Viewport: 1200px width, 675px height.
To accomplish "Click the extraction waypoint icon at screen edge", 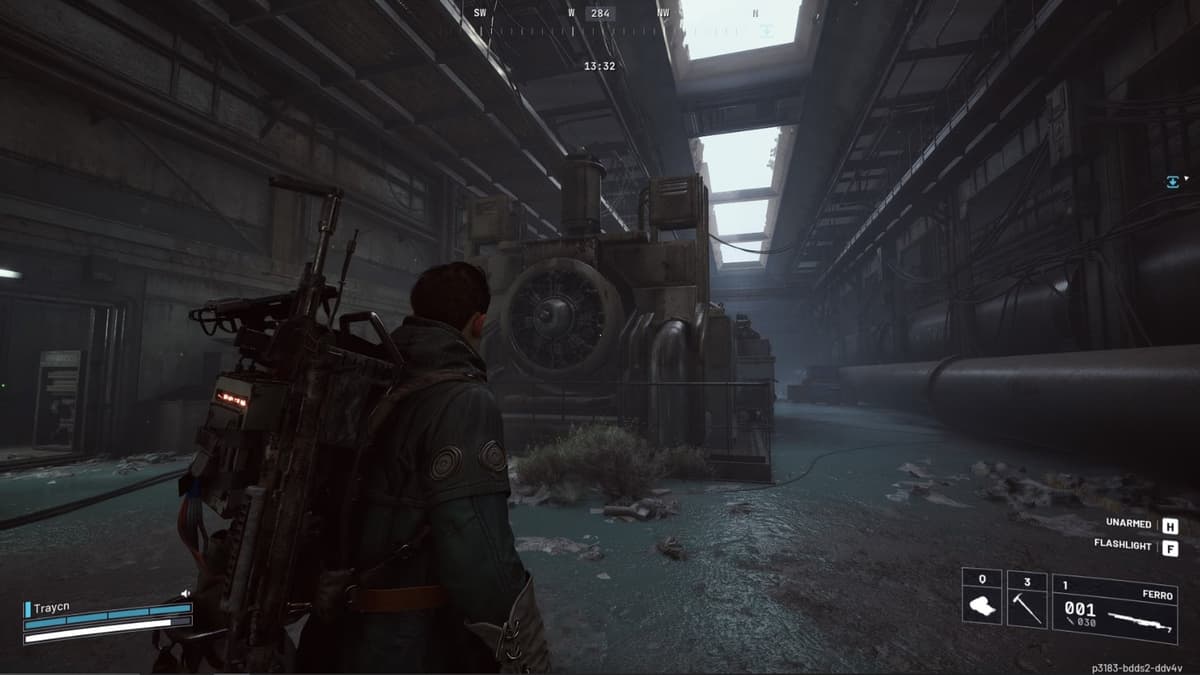I will tap(1173, 181).
